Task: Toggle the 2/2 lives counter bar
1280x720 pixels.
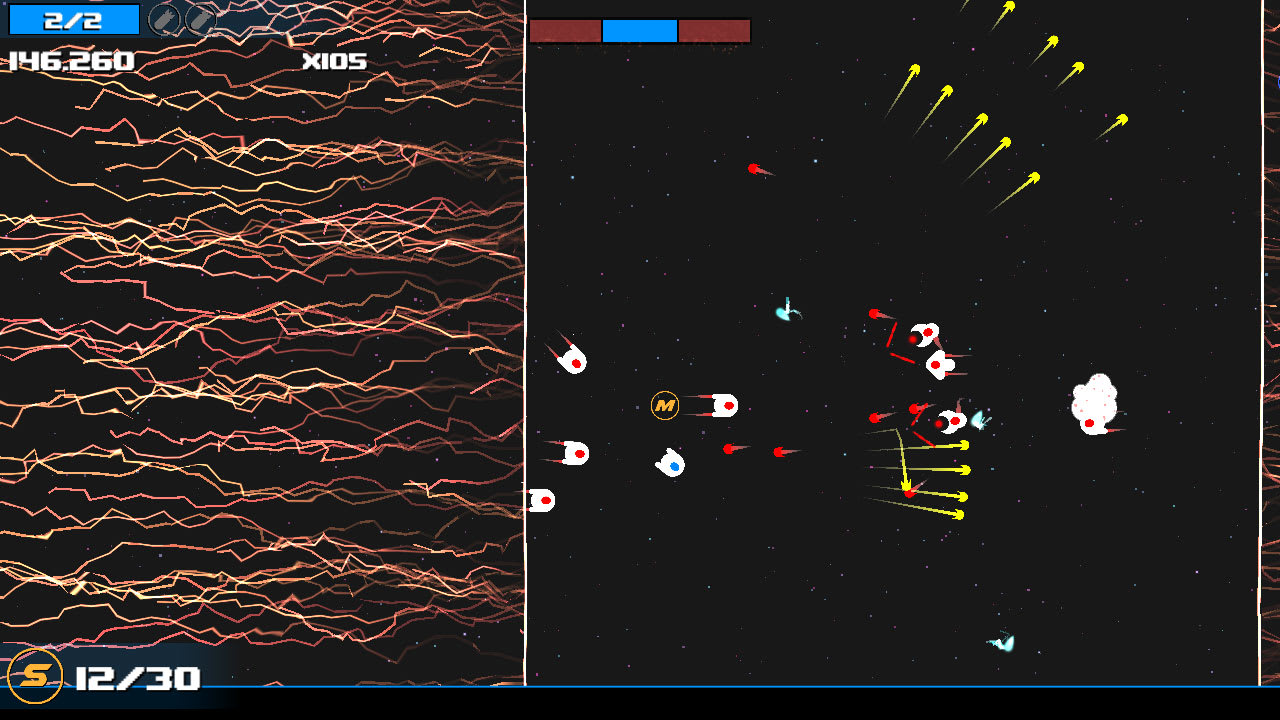Action: 75,18
